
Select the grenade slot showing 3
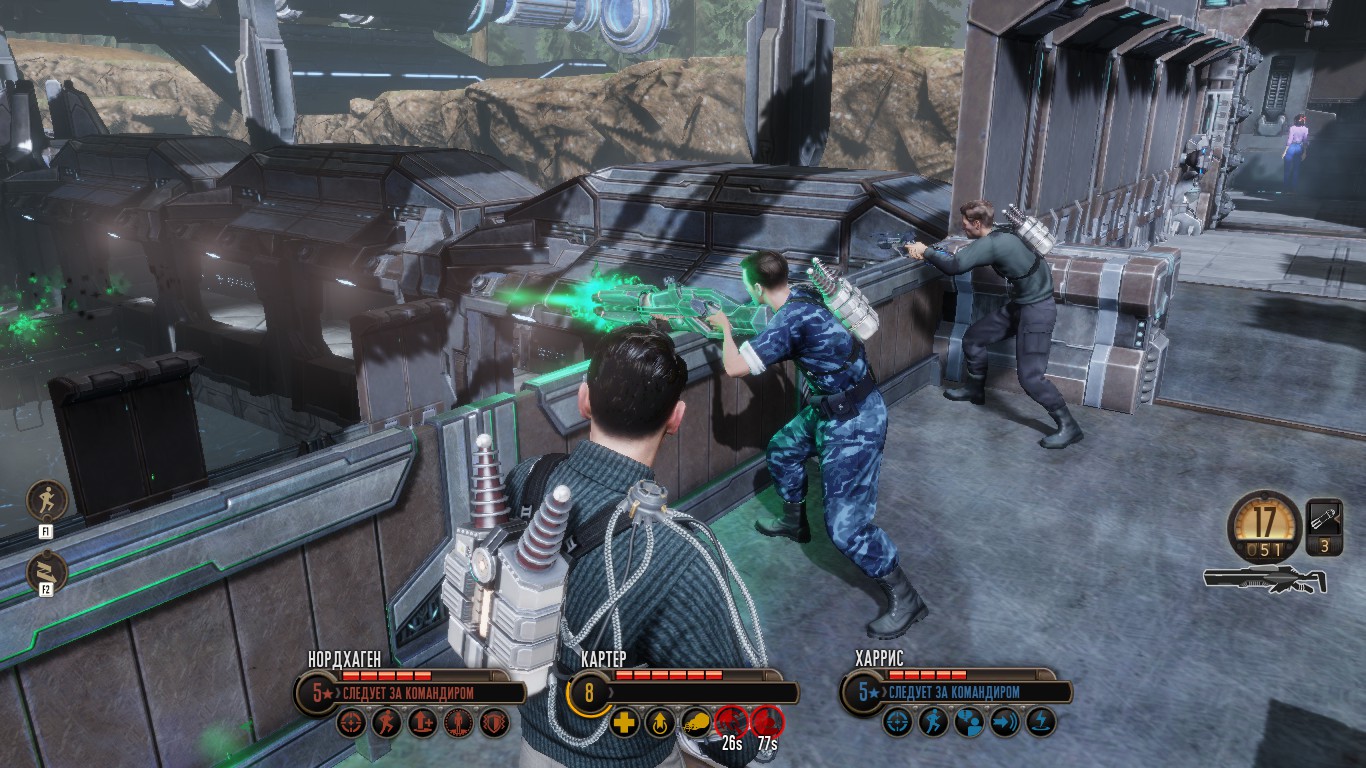(1324, 527)
